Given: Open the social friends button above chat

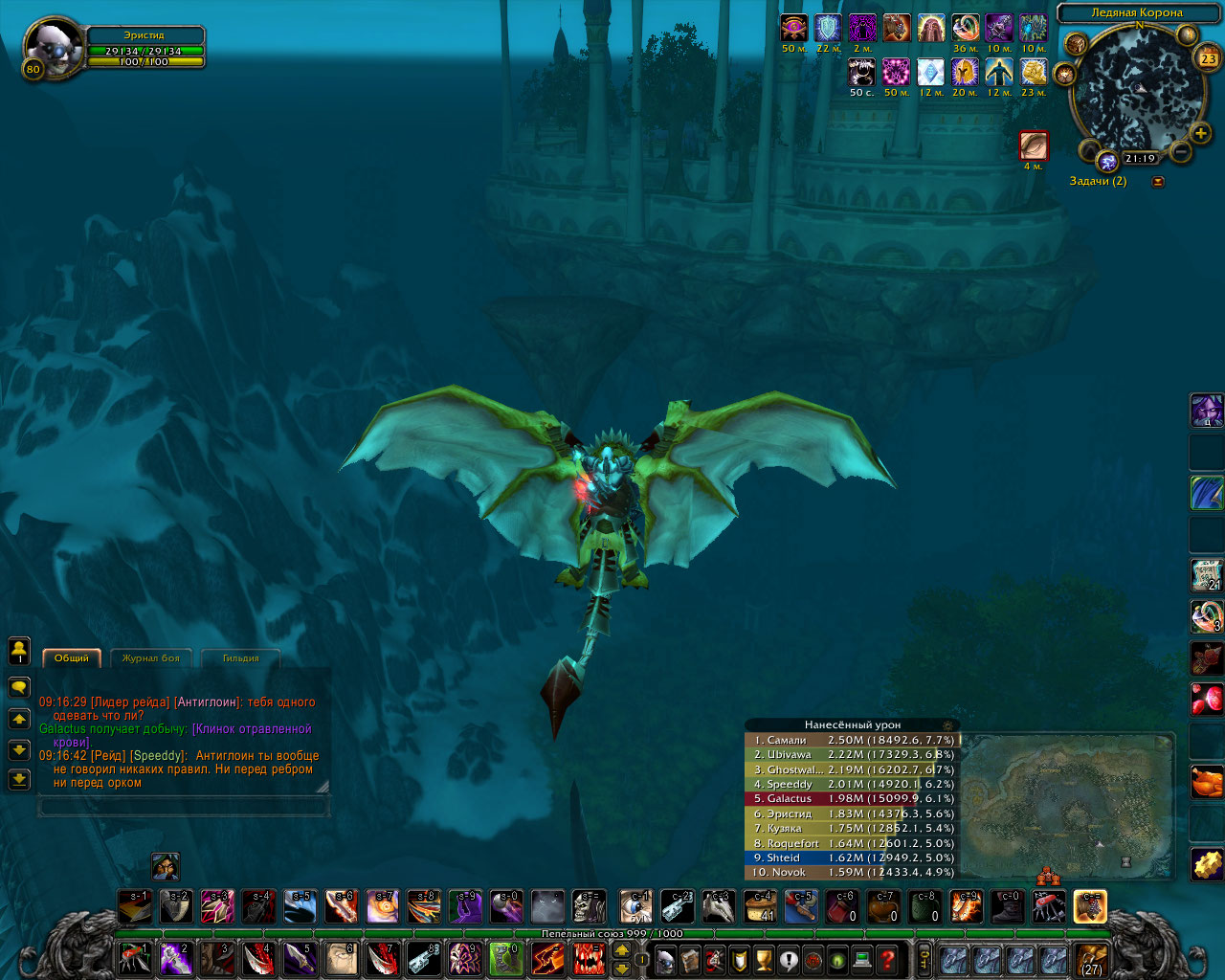Looking at the screenshot, I should 18,651.
